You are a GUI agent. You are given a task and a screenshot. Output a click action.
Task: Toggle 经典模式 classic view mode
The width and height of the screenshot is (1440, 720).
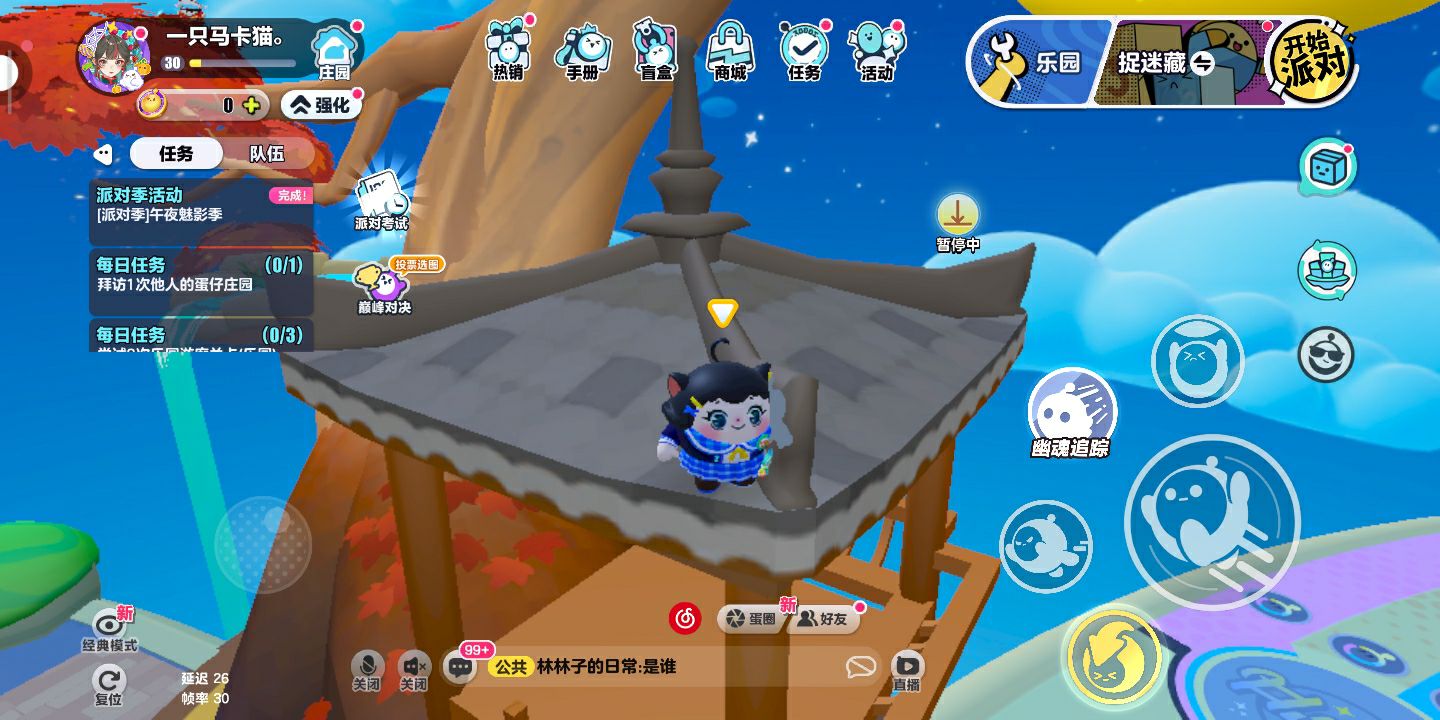109,628
